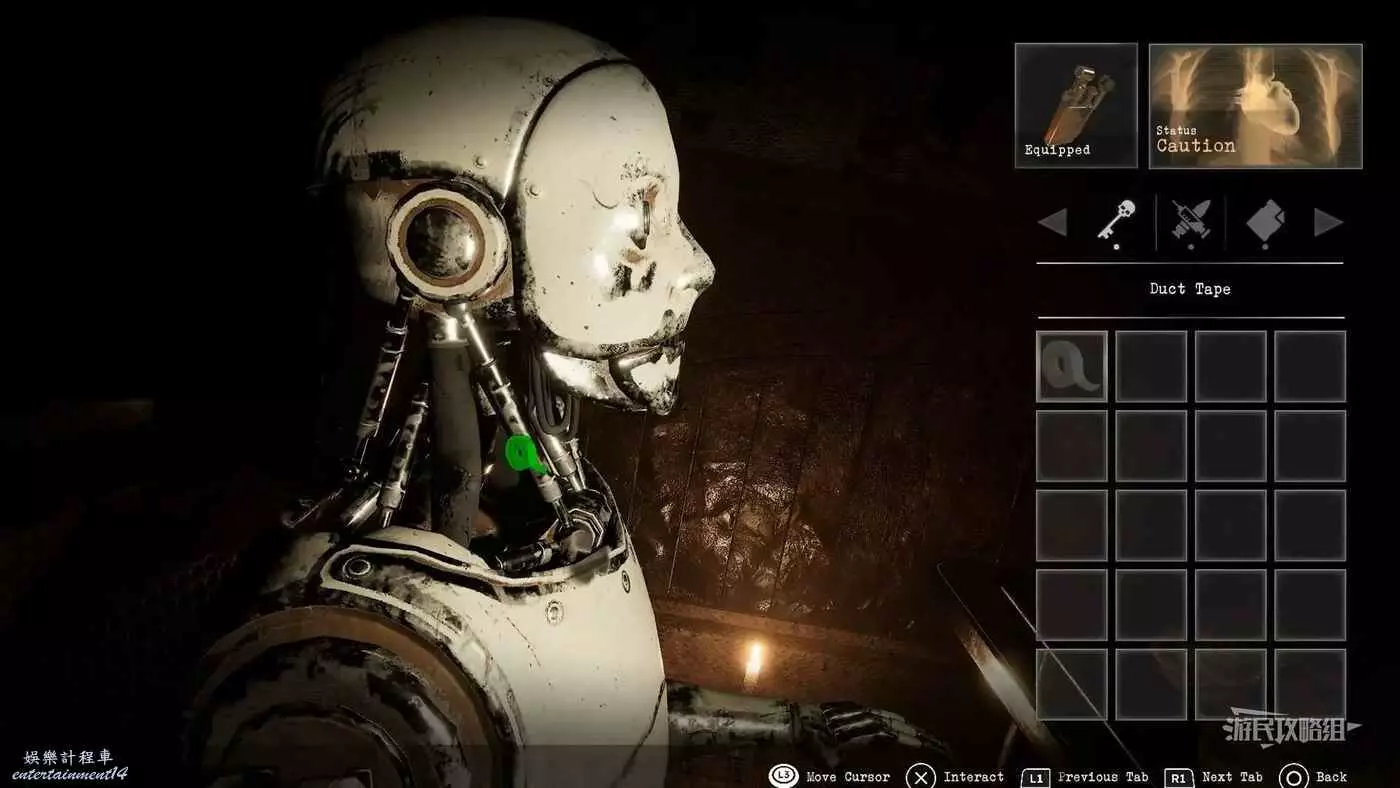Click the right arrow for next tab

click(1327, 222)
